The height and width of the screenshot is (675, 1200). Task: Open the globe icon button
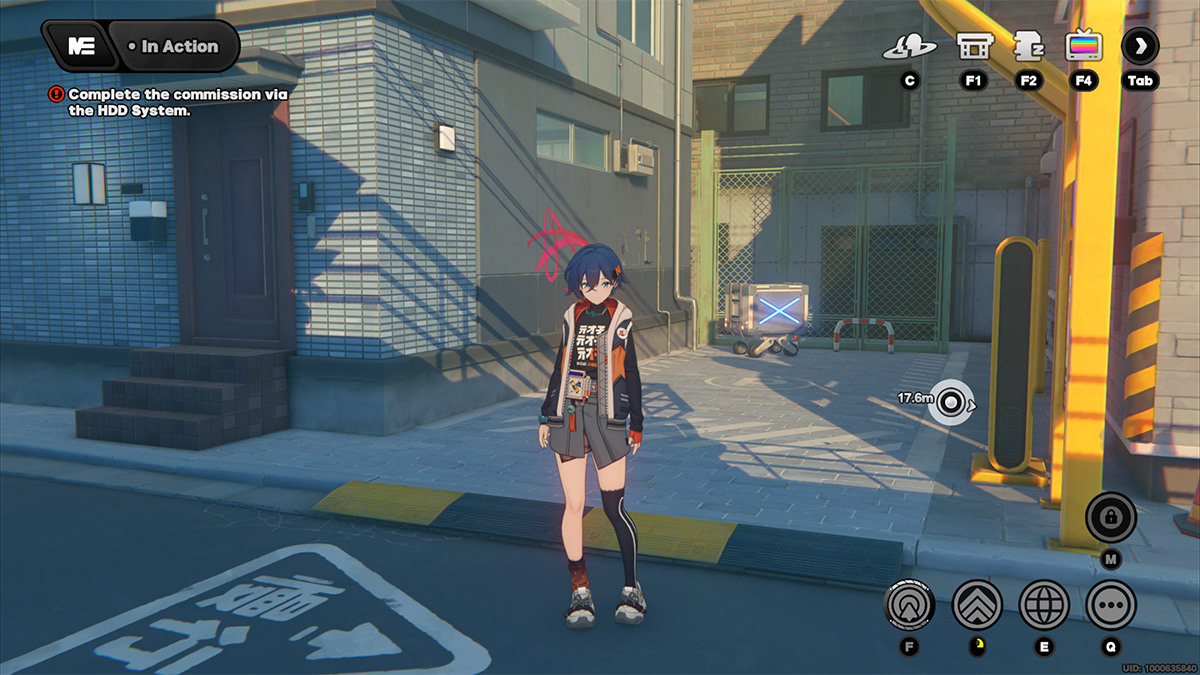tap(1044, 604)
